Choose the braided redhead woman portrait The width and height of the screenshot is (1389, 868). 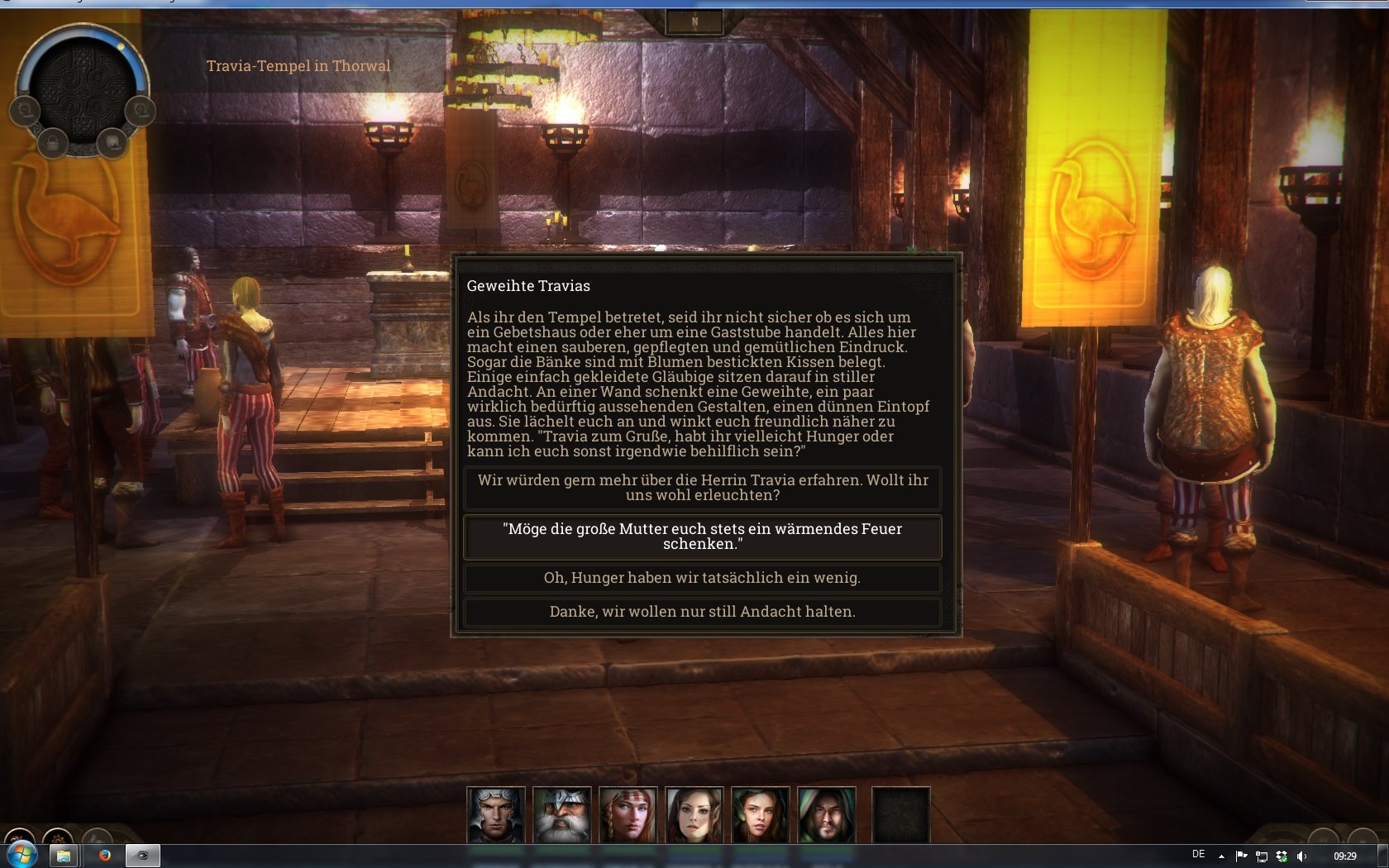[x=628, y=814]
